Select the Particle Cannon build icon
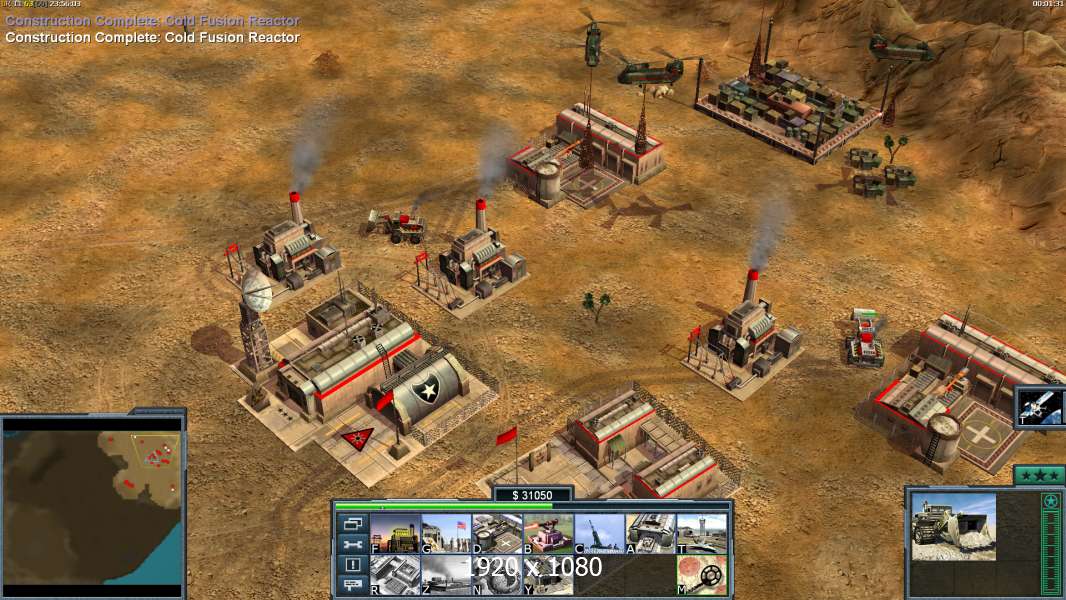This screenshot has width=1066, height=600. [x=497, y=575]
